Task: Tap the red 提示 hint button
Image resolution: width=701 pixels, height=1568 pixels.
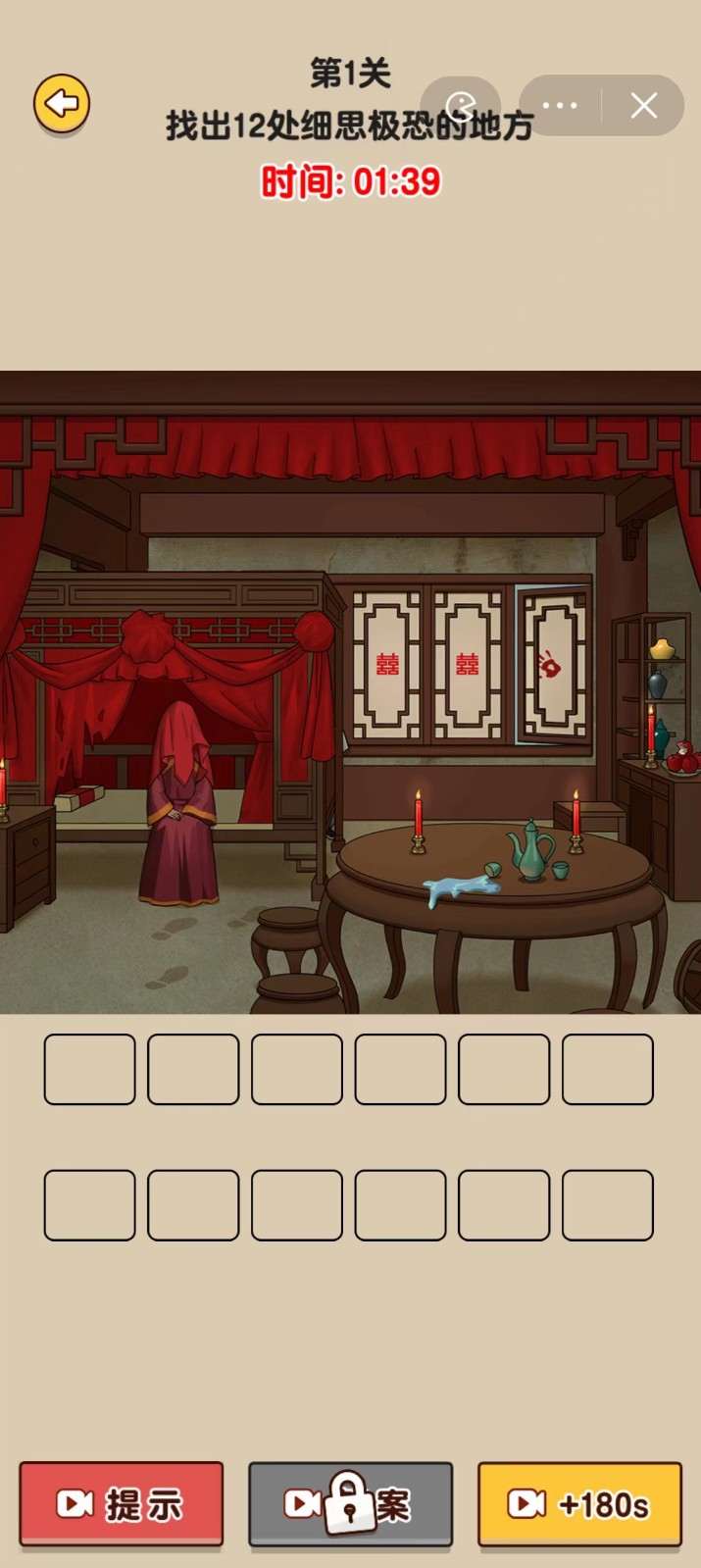Action: (122, 1503)
